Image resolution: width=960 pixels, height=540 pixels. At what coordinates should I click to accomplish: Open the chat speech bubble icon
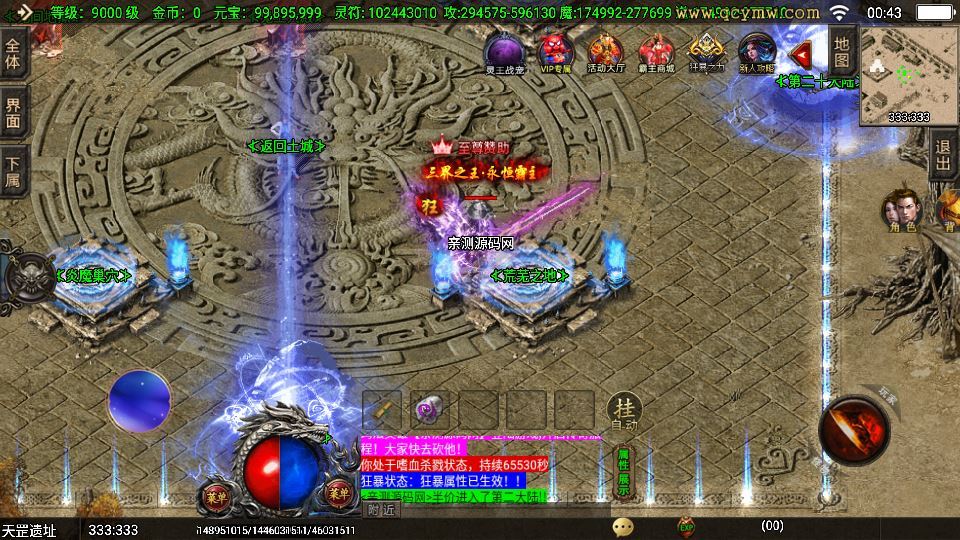pos(623,526)
